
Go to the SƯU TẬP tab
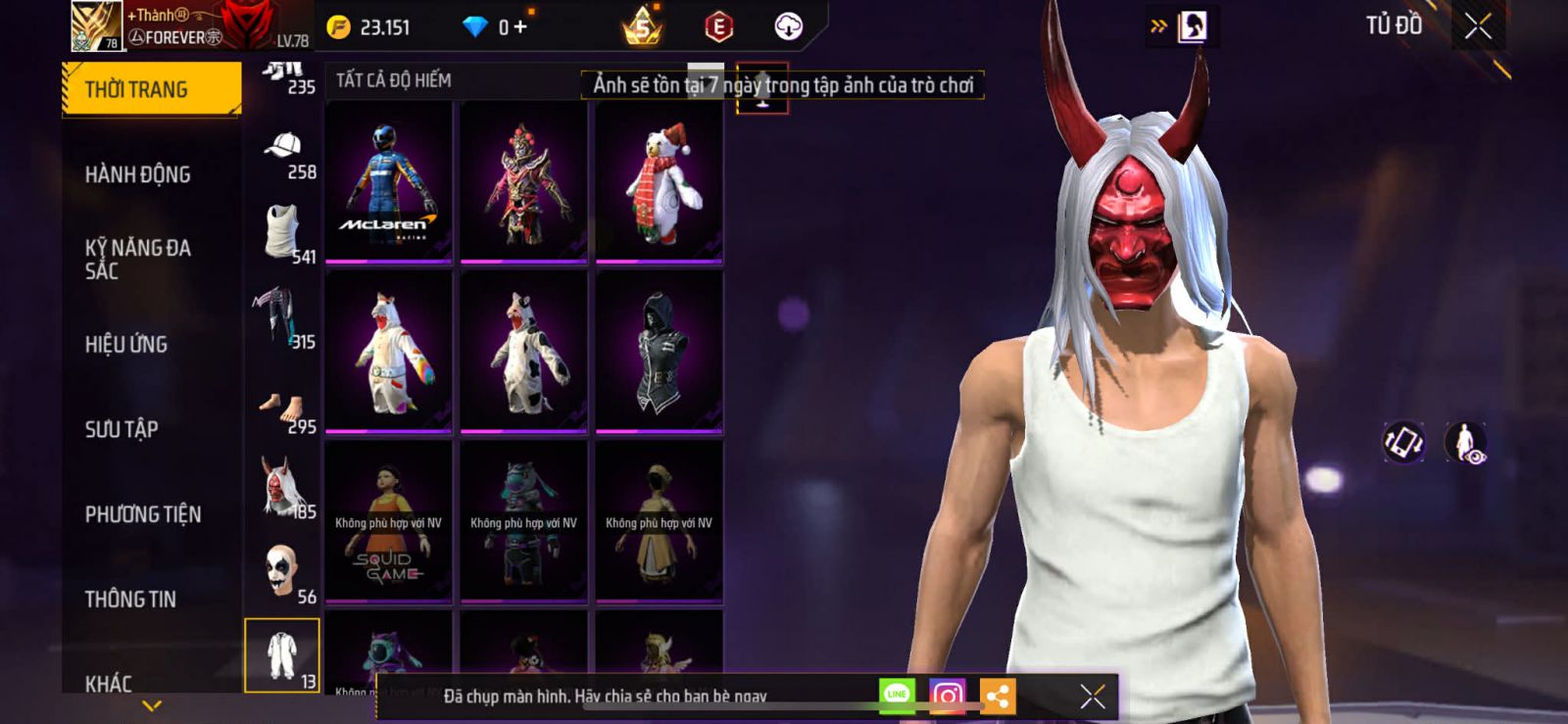click(122, 429)
